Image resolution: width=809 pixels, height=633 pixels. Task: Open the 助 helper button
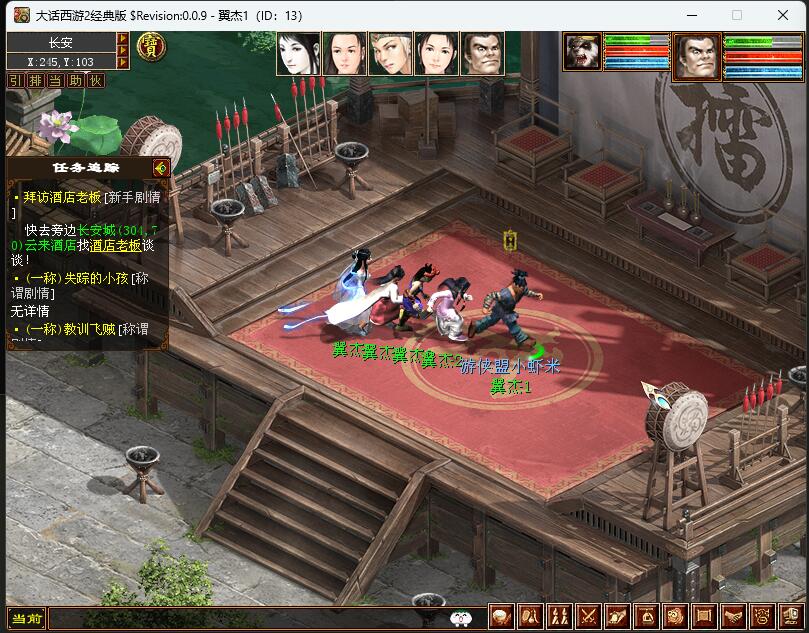pos(76,80)
